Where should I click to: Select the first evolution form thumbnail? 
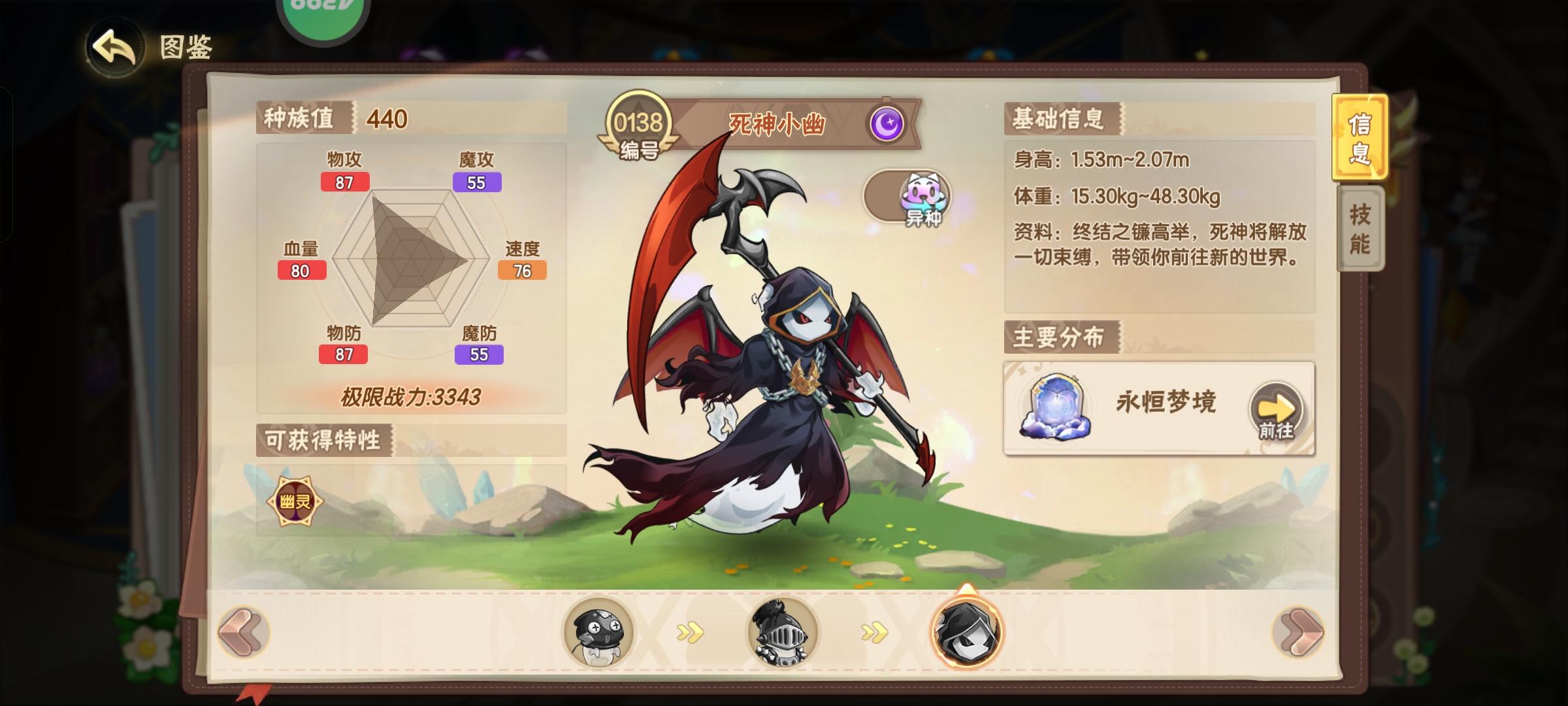click(x=601, y=632)
